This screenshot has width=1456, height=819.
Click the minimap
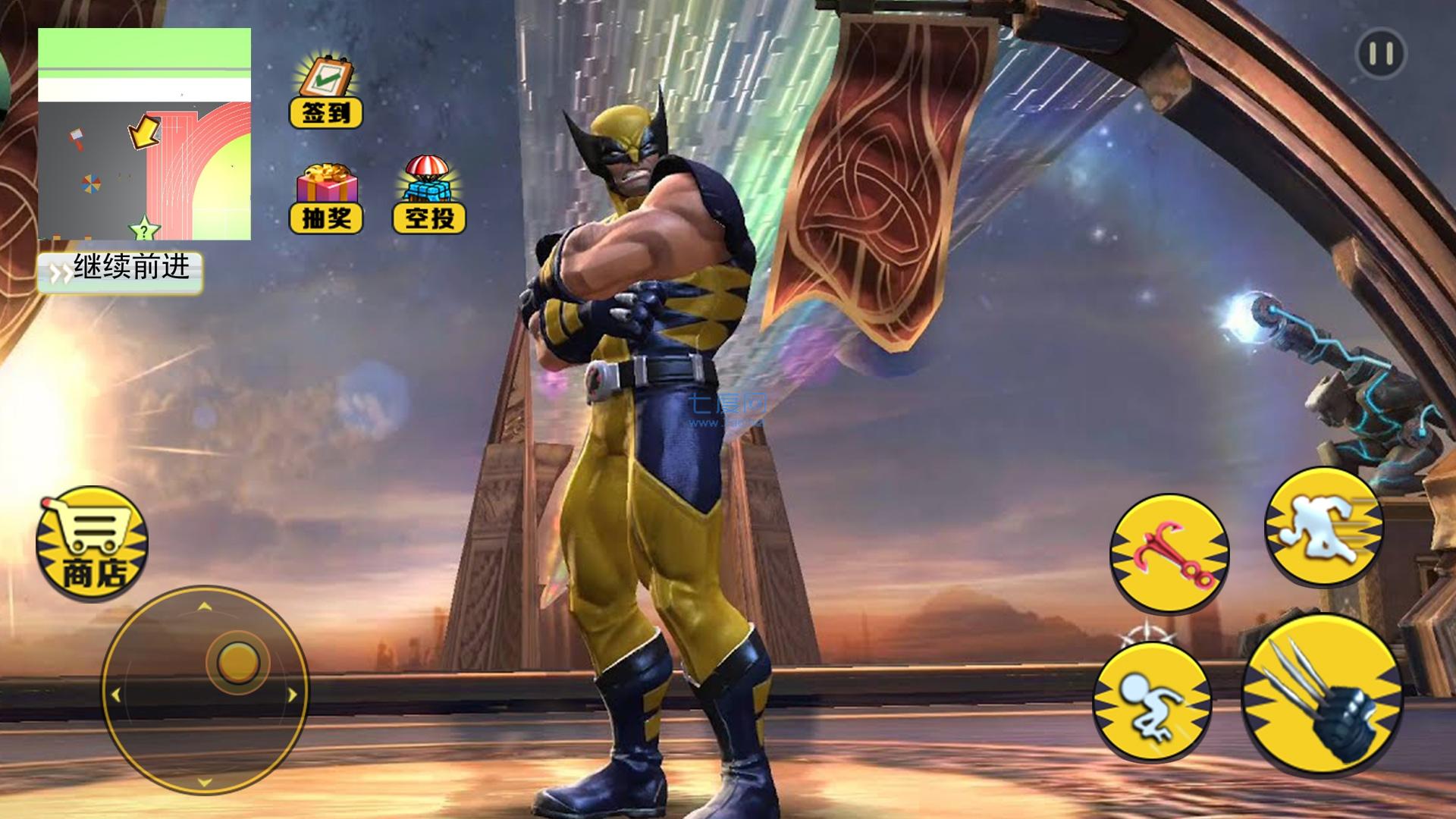(144, 134)
